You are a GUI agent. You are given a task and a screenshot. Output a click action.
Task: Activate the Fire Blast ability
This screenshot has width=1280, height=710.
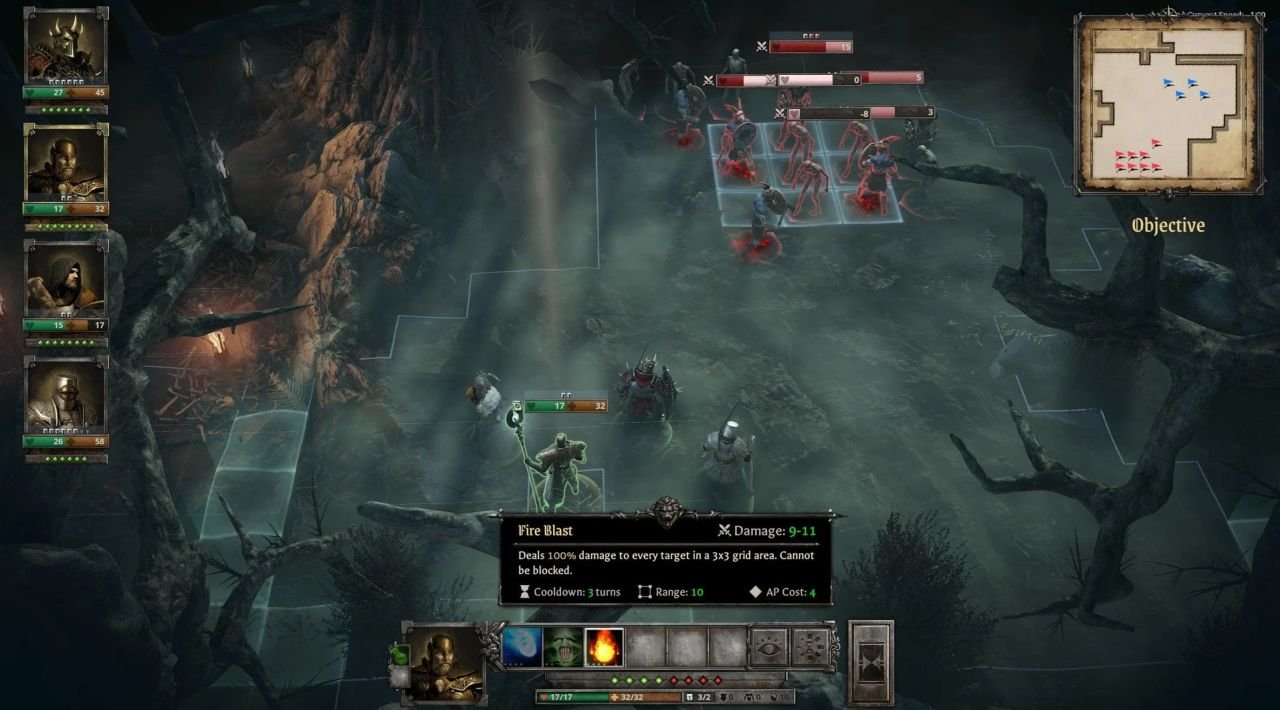[x=604, y=648]
